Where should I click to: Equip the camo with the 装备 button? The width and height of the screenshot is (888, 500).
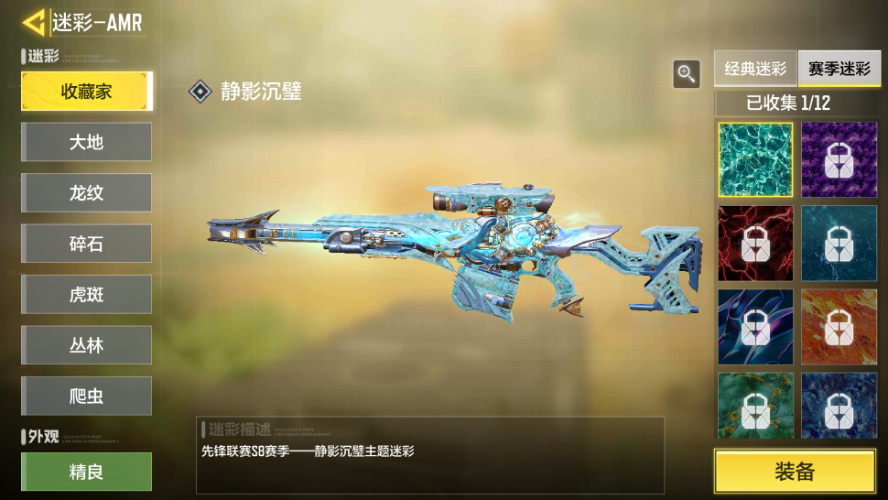click(x=795, y=471)
